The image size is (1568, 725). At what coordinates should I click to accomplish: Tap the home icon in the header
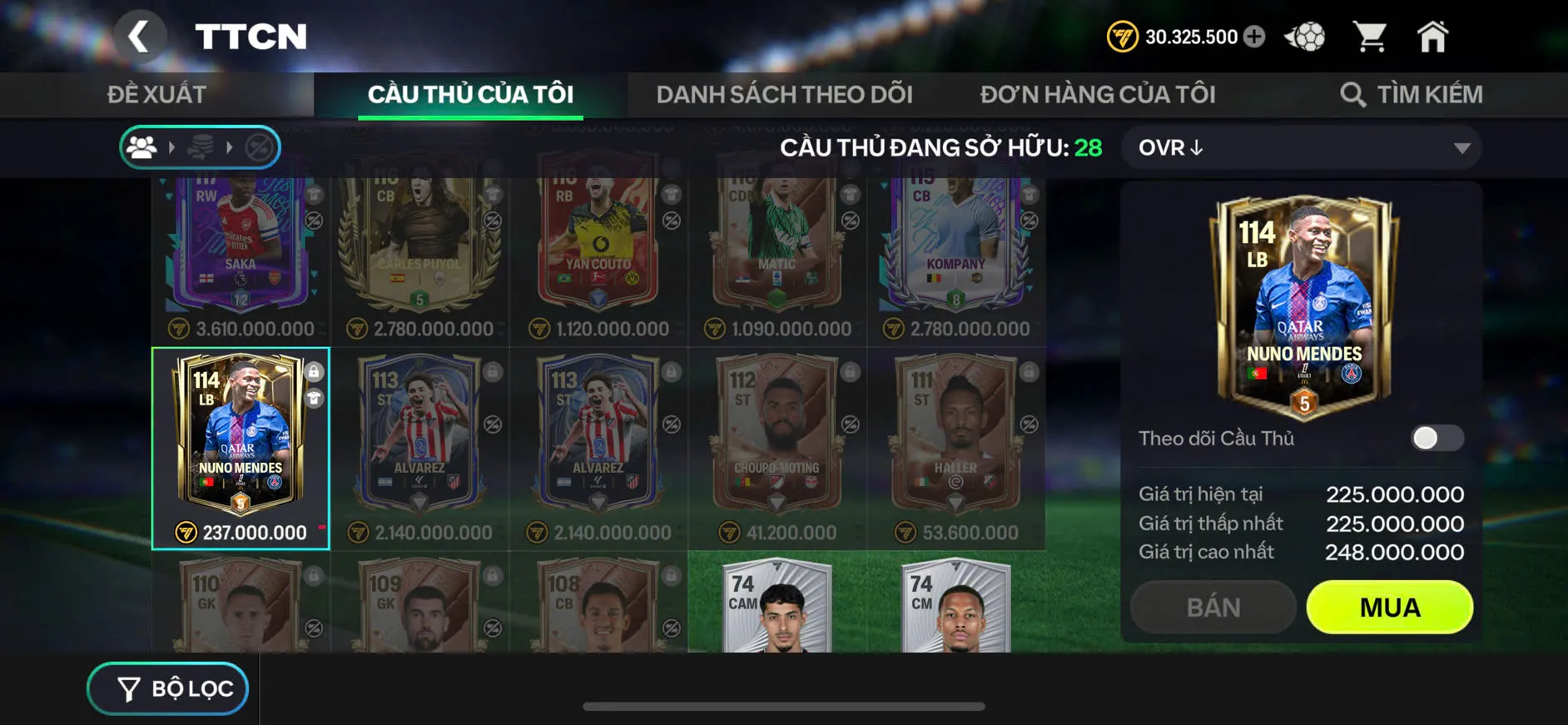(1435, 35)
